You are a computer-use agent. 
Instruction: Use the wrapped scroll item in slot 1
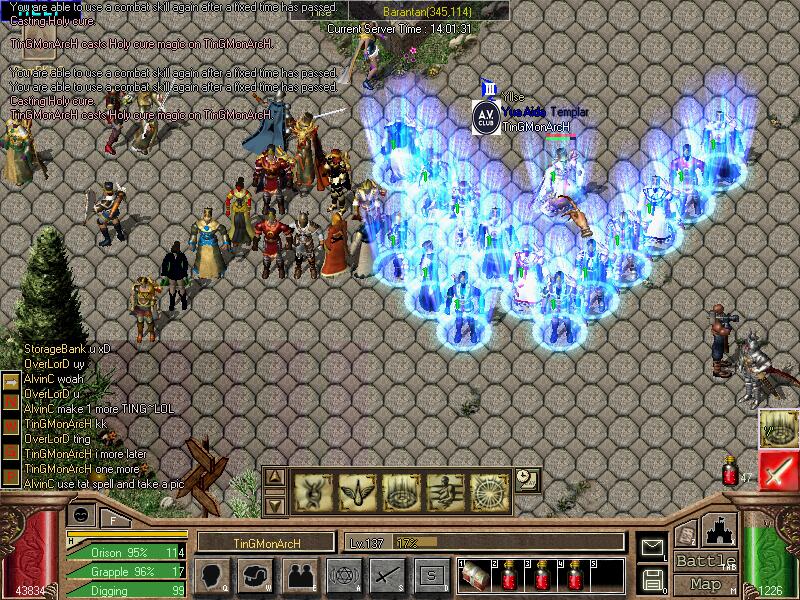[475, 574]
